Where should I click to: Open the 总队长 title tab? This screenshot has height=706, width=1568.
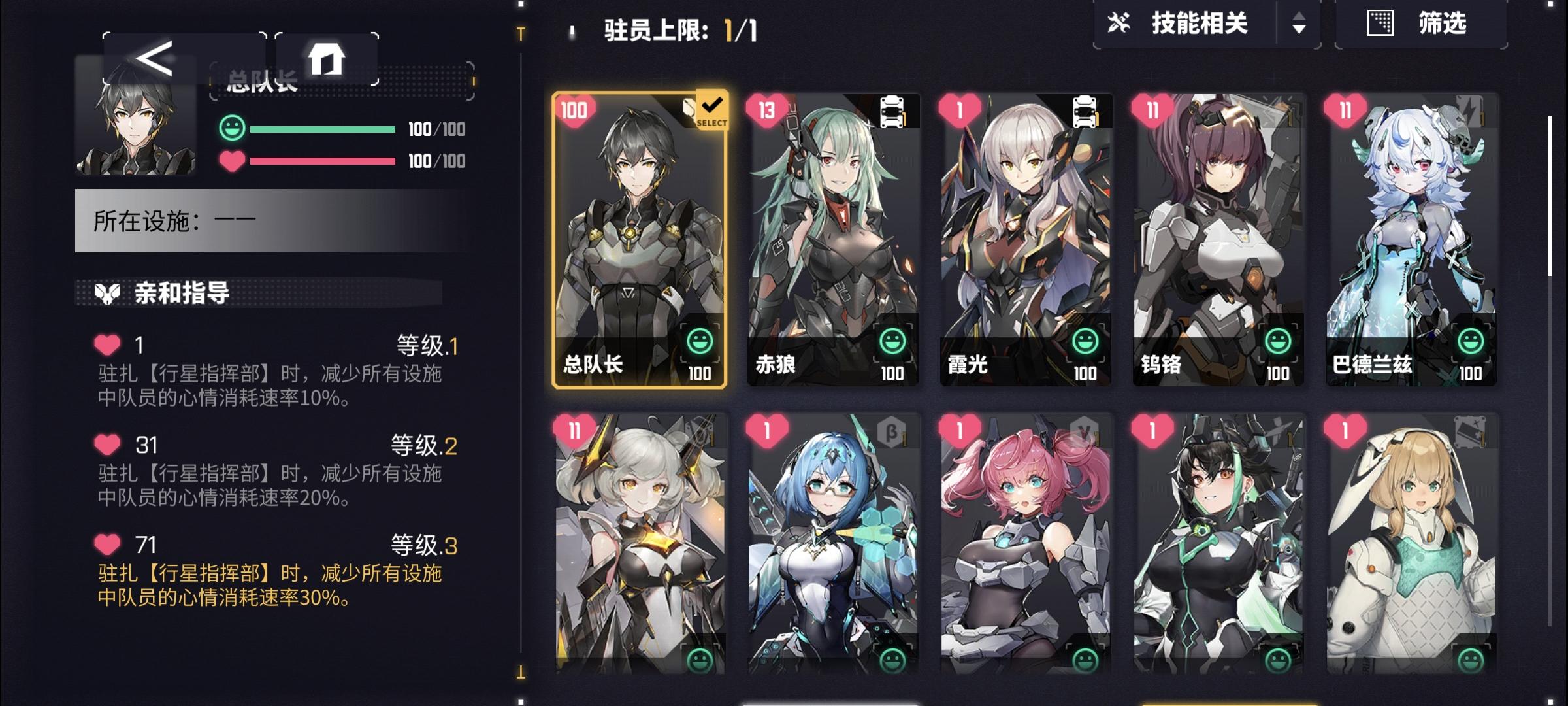point(263,80)
